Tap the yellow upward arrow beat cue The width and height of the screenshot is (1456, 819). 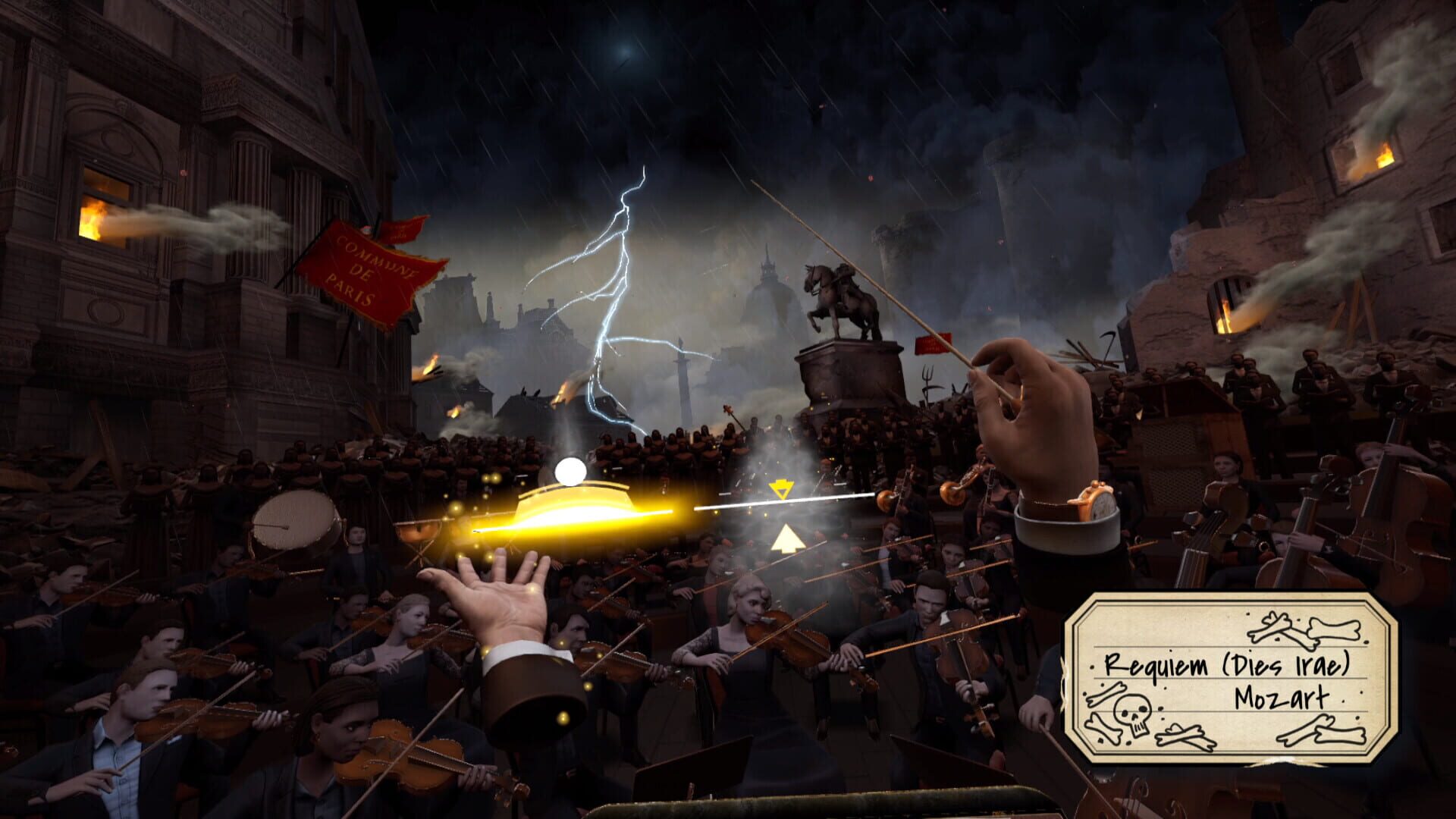tap(789, 540)
